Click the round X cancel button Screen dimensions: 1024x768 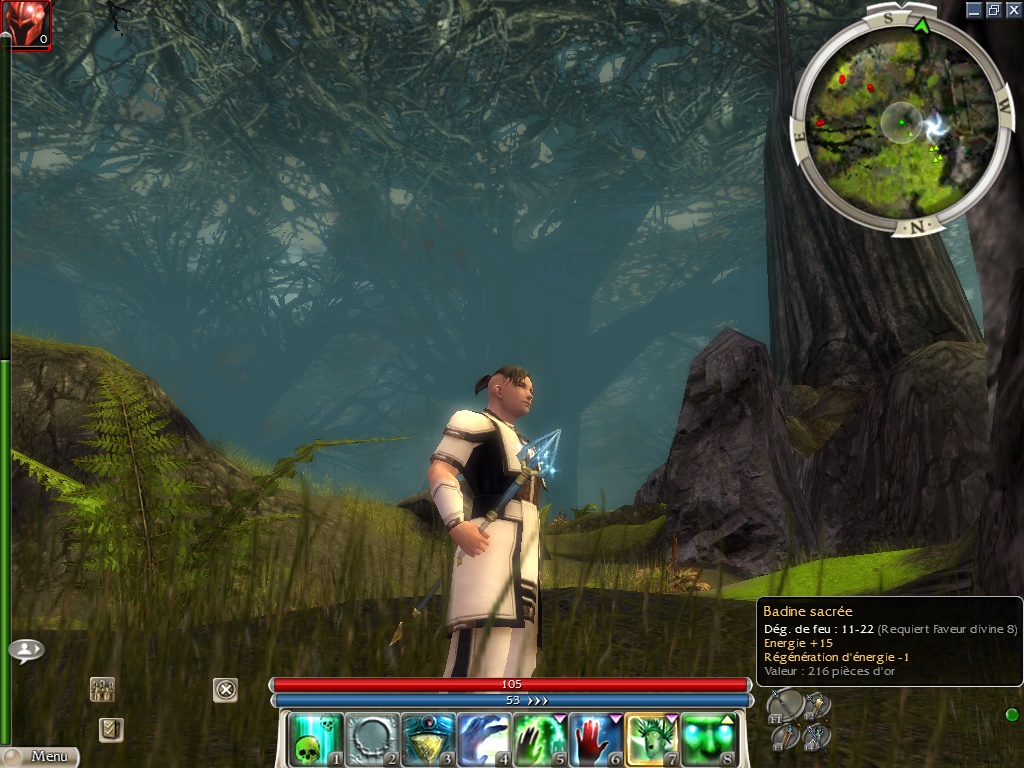tap(226, 689)
